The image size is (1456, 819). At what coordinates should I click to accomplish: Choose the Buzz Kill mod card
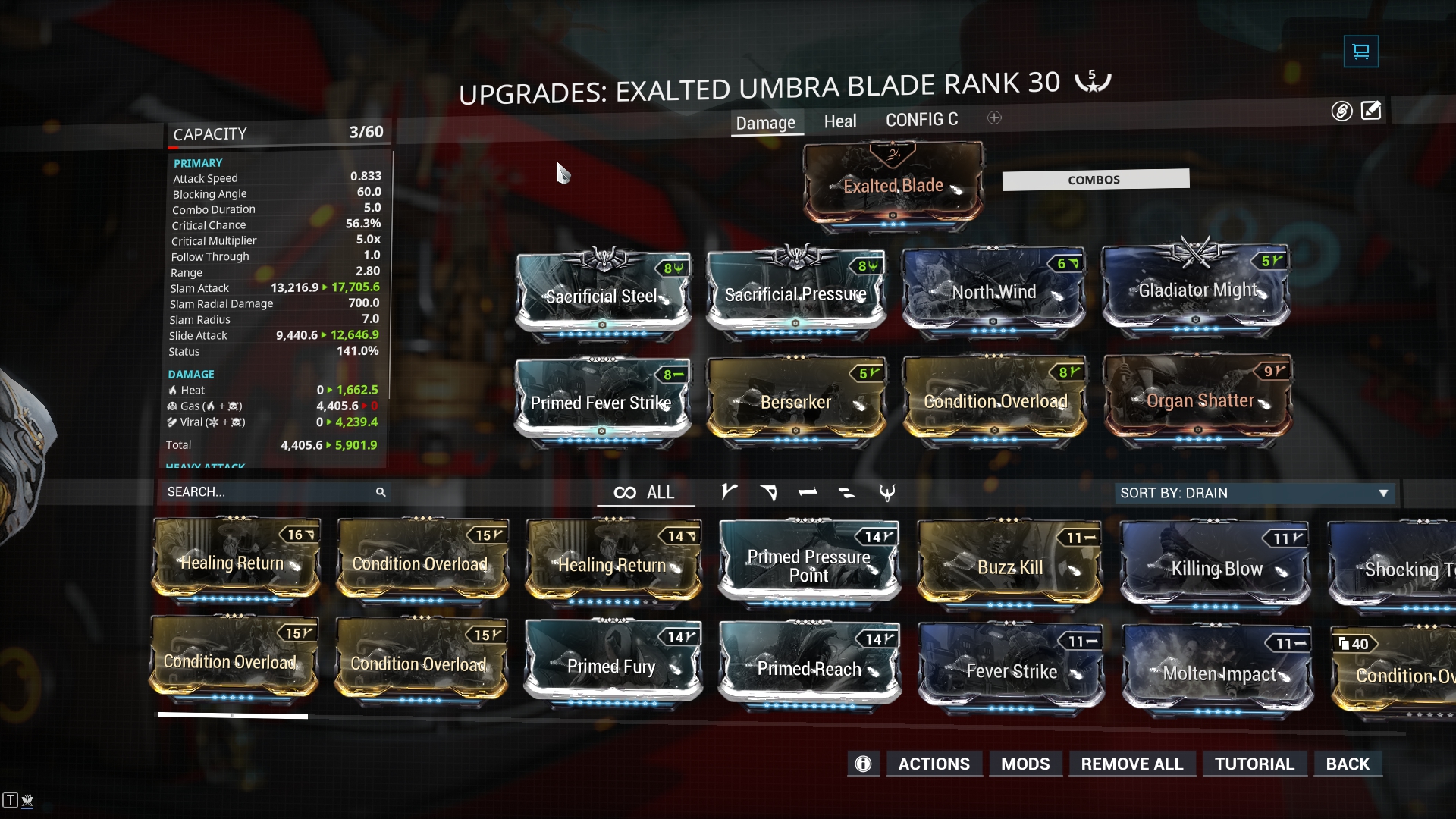click(1009, 567)
